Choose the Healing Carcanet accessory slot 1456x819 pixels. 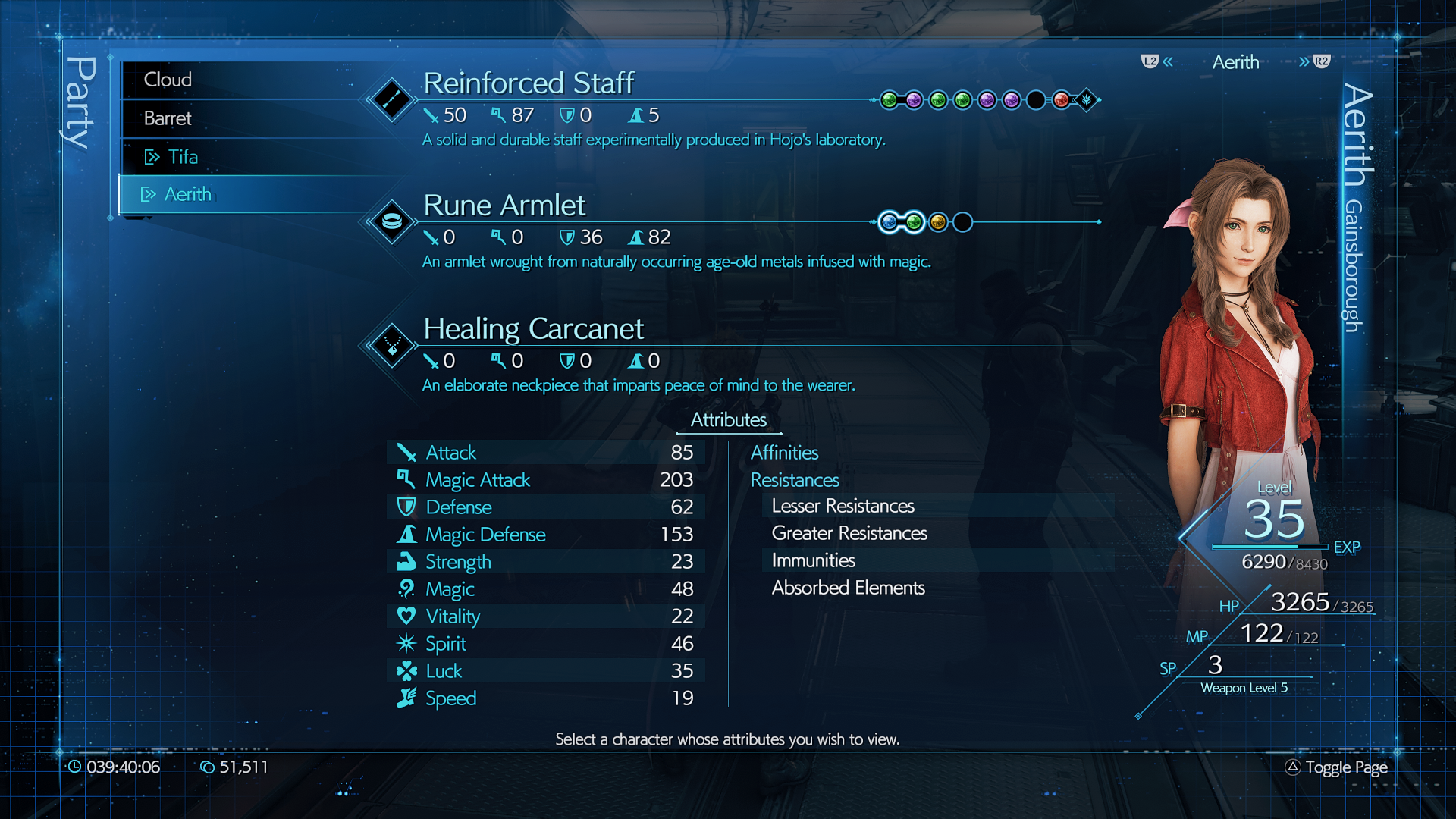(533, 329)
